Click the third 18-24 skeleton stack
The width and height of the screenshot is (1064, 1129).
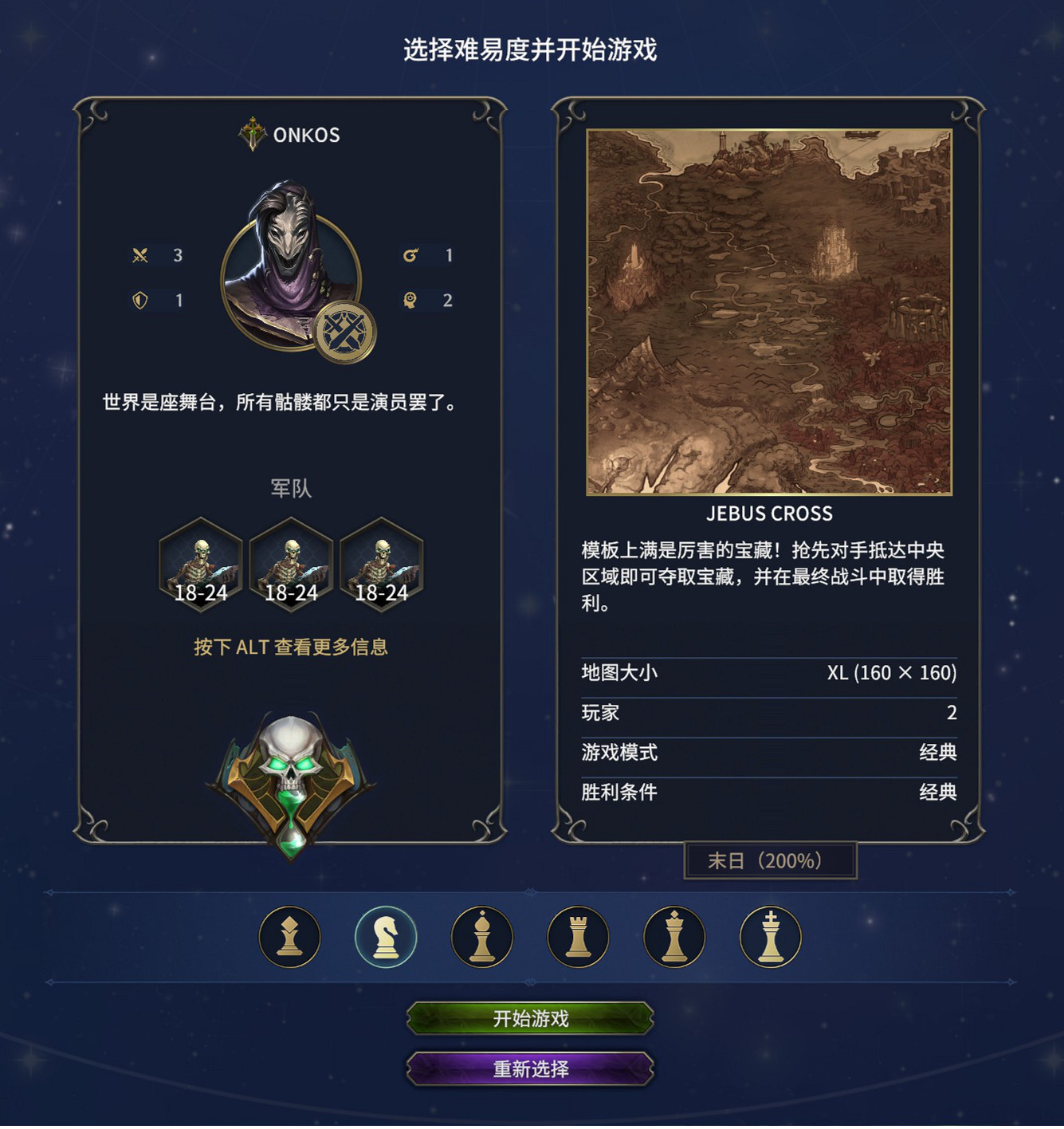380,566
